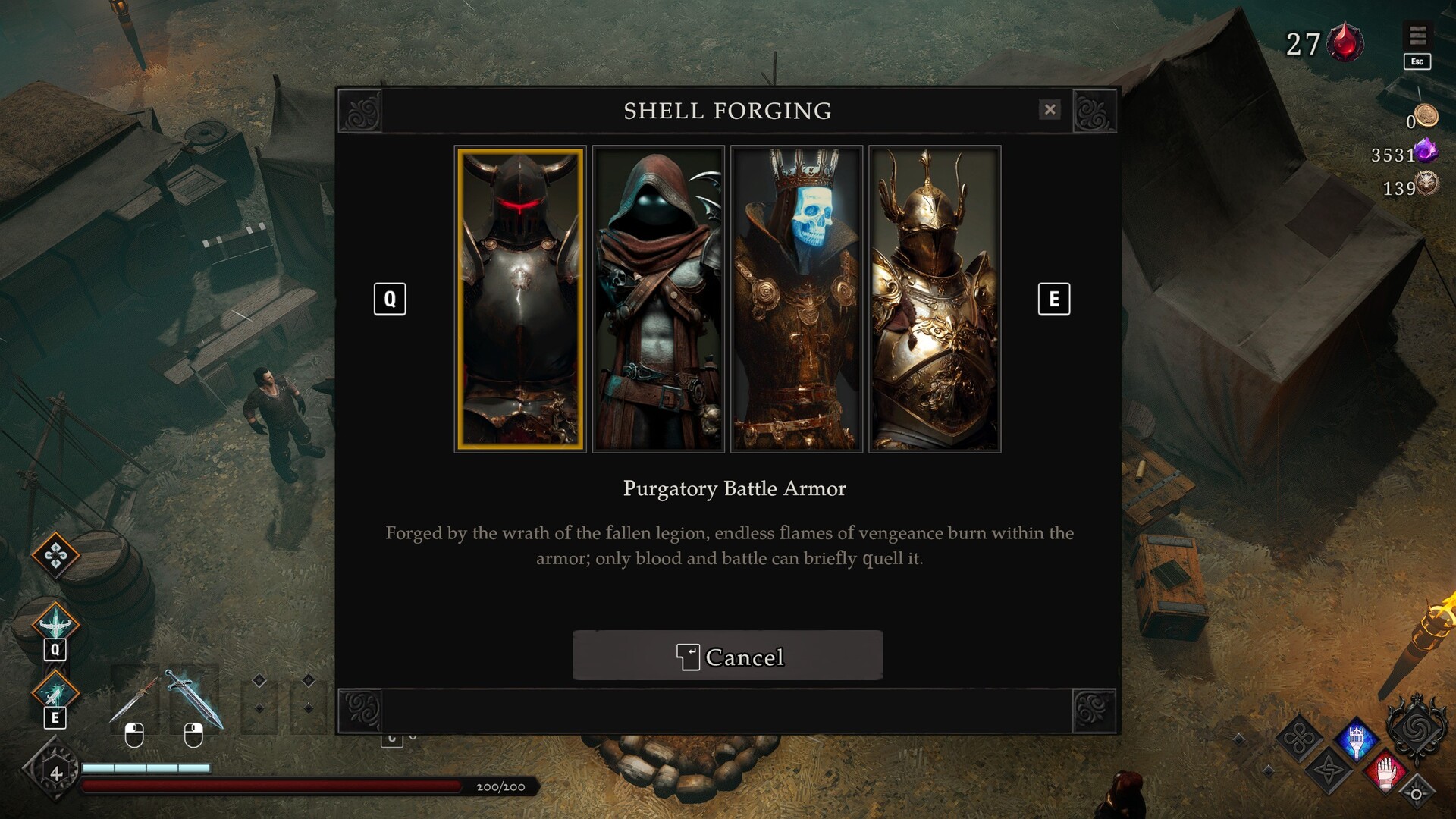
Task: Open the hamburger menu in top corner
Action: (x=1417, y=35)
